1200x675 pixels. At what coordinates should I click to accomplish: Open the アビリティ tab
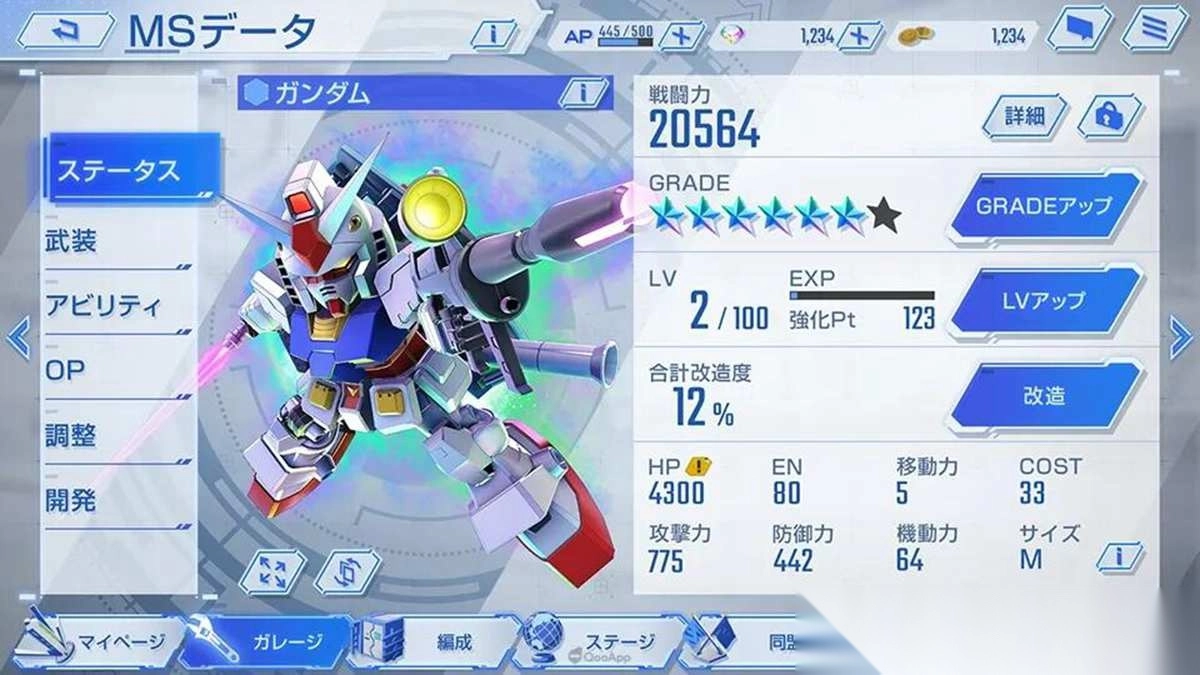117,306
